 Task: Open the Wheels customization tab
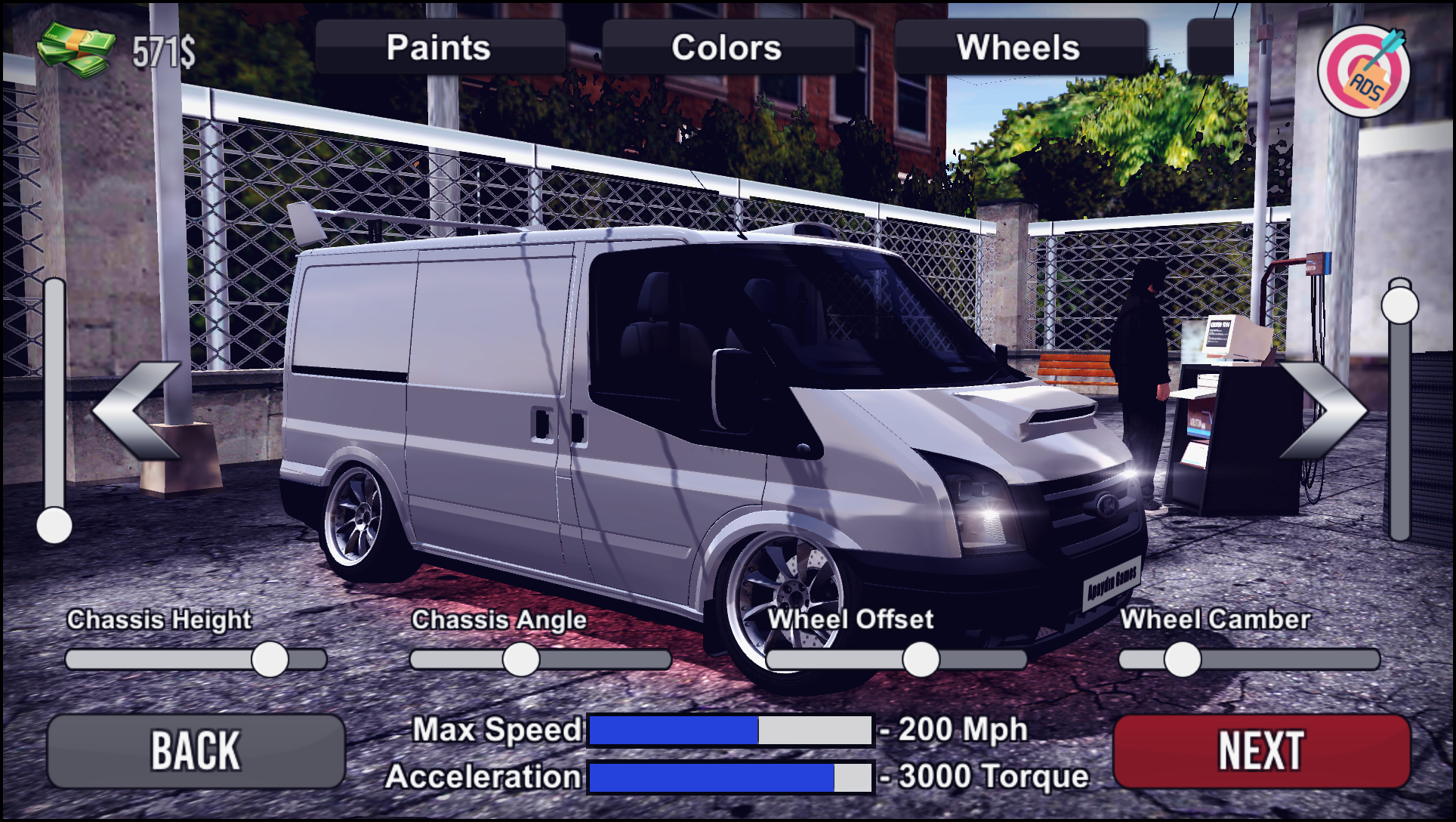tap(1020, 48)
